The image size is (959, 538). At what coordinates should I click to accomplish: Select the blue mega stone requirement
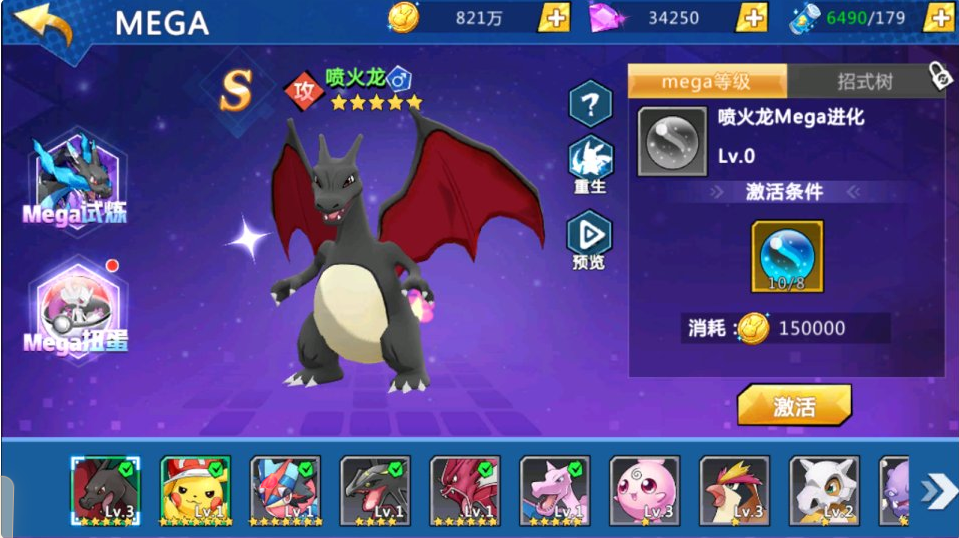click(x=787, y=256)
